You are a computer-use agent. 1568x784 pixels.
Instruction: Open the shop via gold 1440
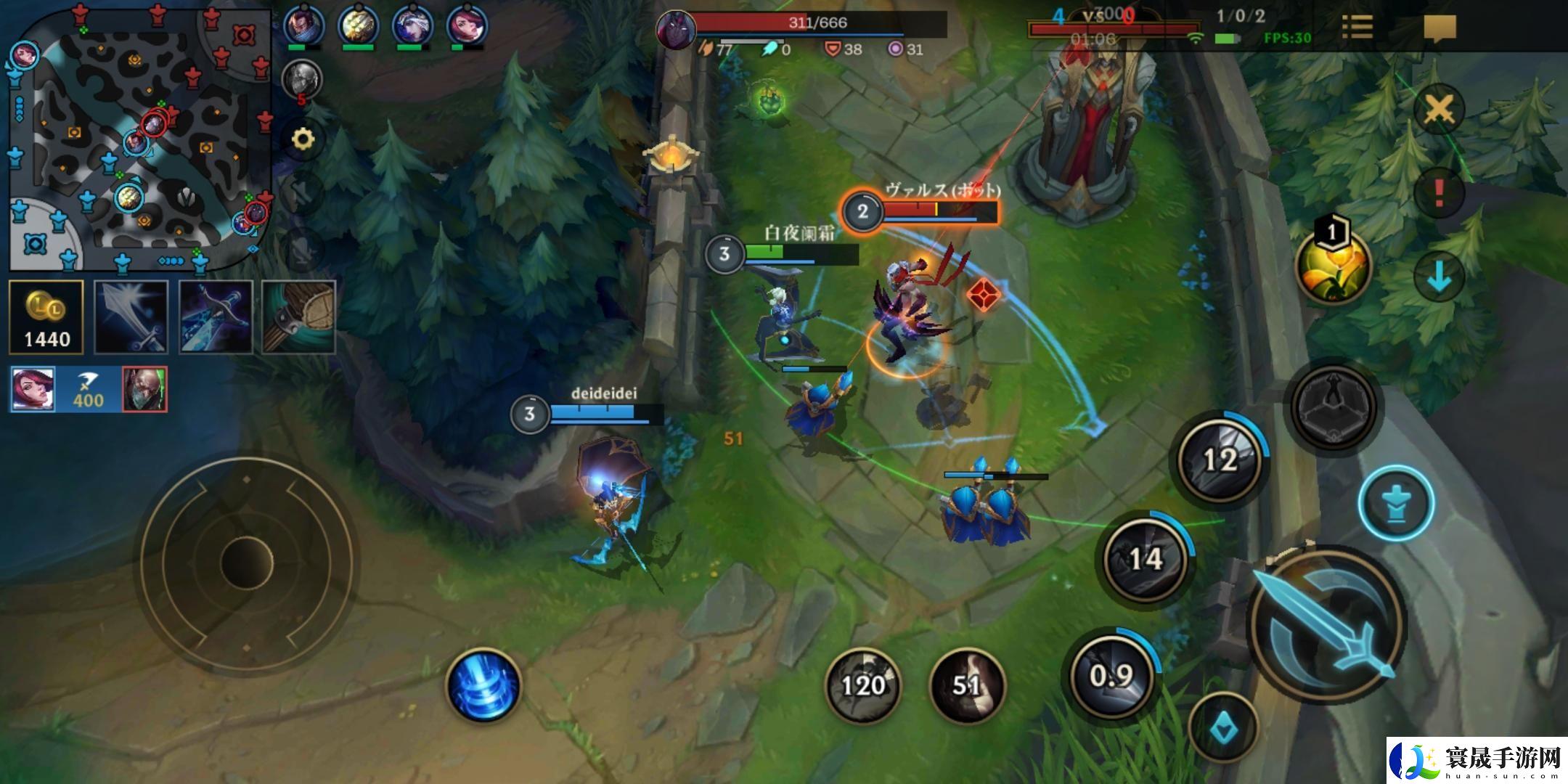click(46, 317)
